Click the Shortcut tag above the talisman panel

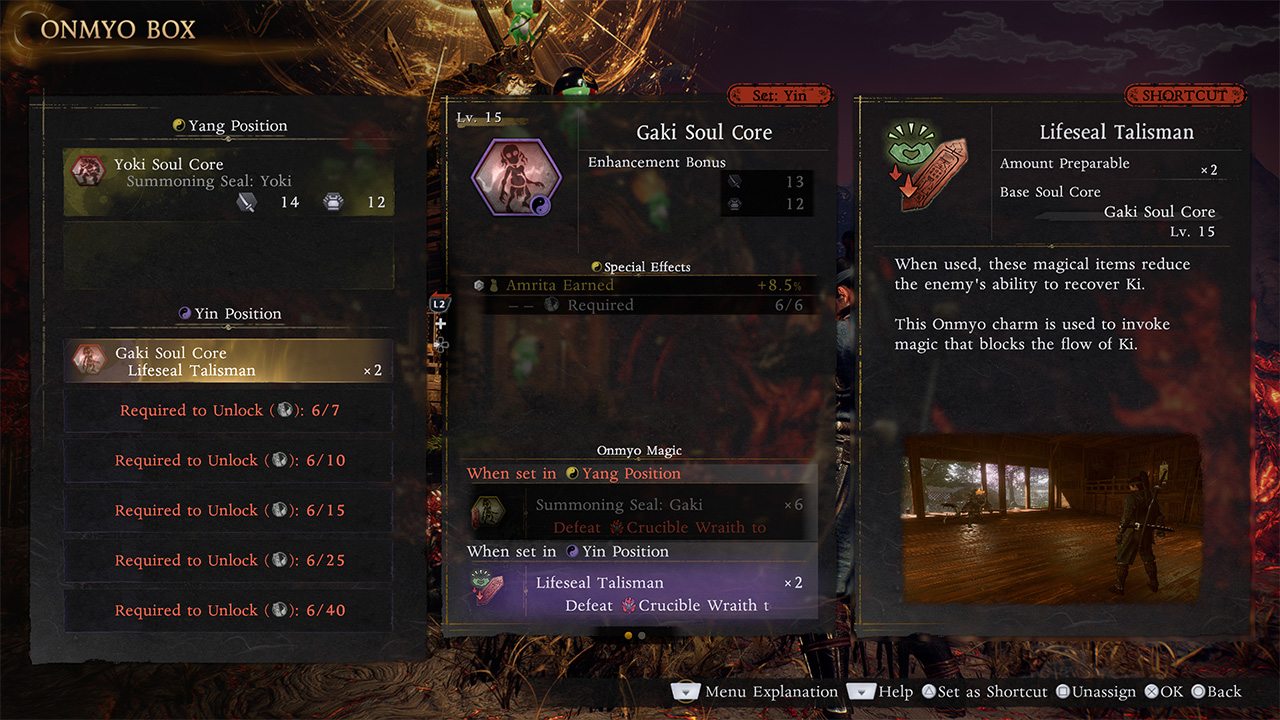(1184, 96)
